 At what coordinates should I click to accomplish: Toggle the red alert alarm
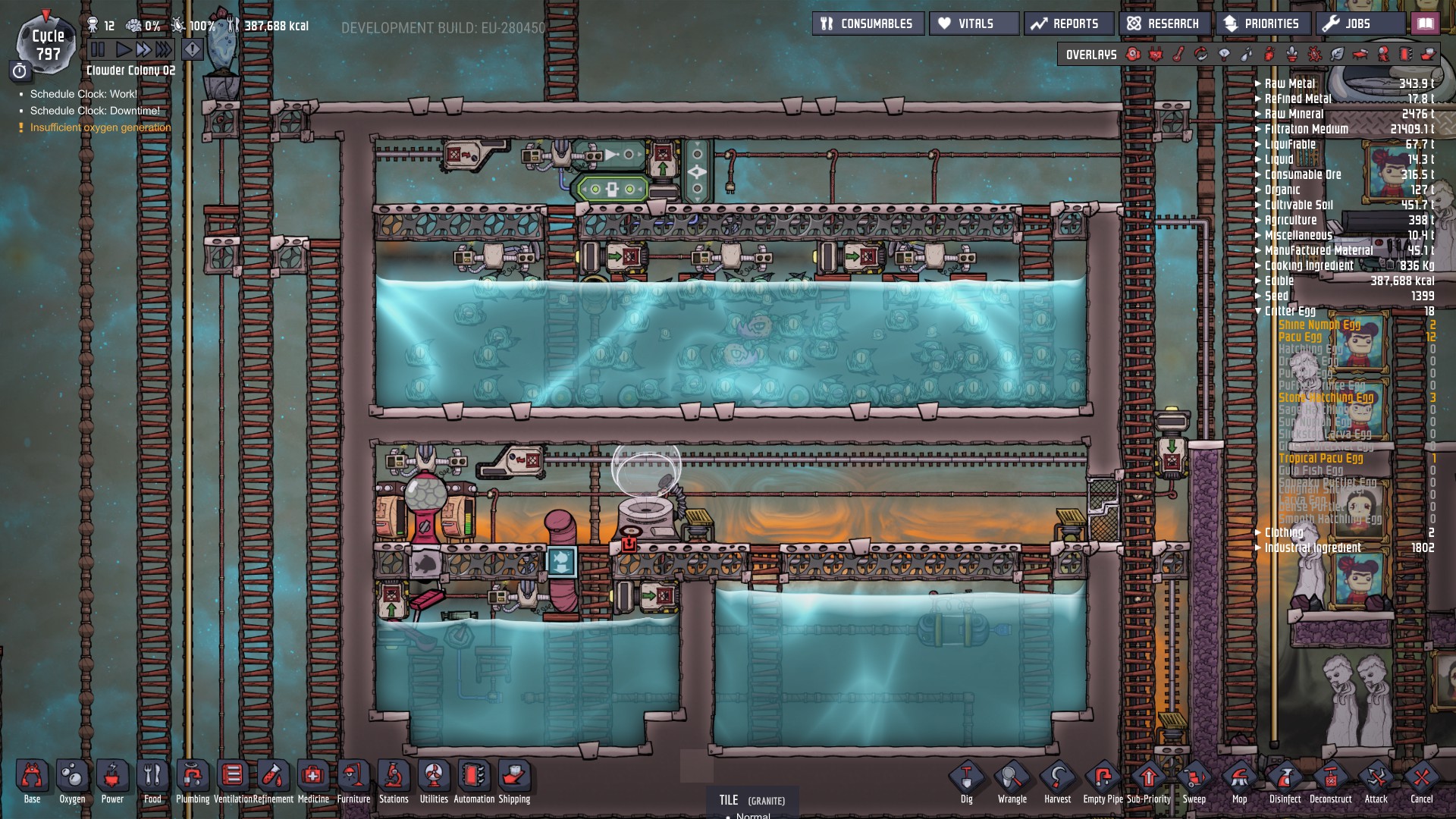pyautogui.click(x=192, y=49)
